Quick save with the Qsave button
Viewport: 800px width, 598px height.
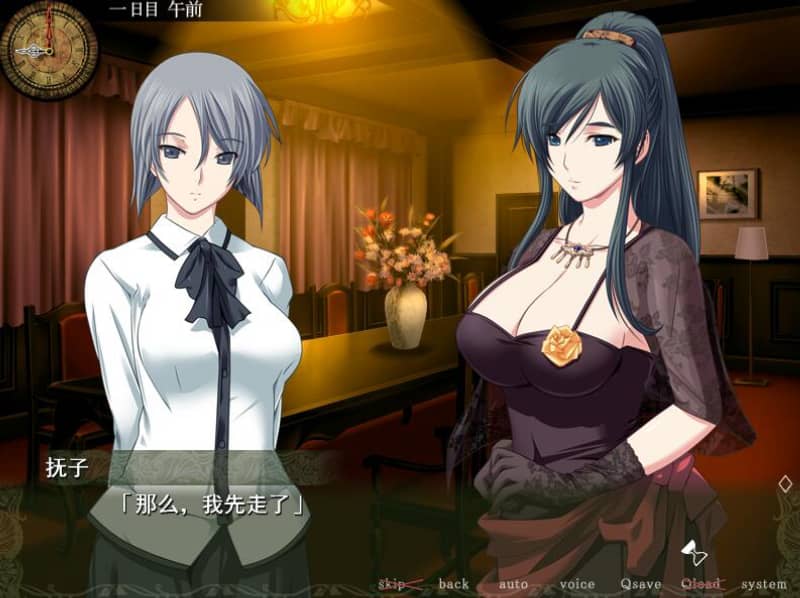638,584
